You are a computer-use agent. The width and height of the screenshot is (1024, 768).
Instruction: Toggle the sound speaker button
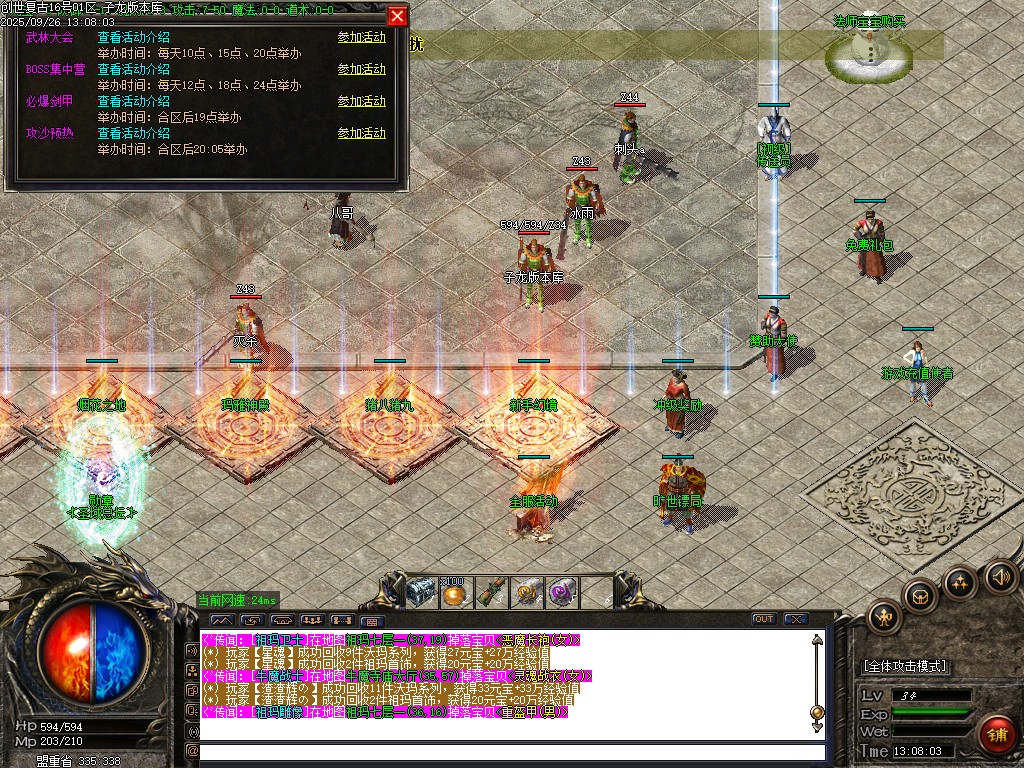tap(999, 576)
